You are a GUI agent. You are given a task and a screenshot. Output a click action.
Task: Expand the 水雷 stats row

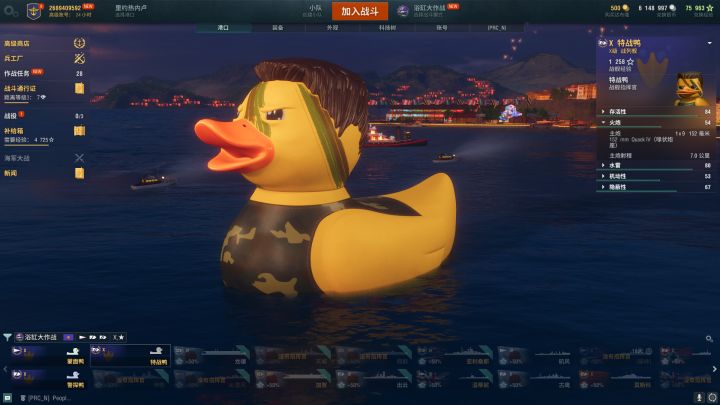click(655, 165)
